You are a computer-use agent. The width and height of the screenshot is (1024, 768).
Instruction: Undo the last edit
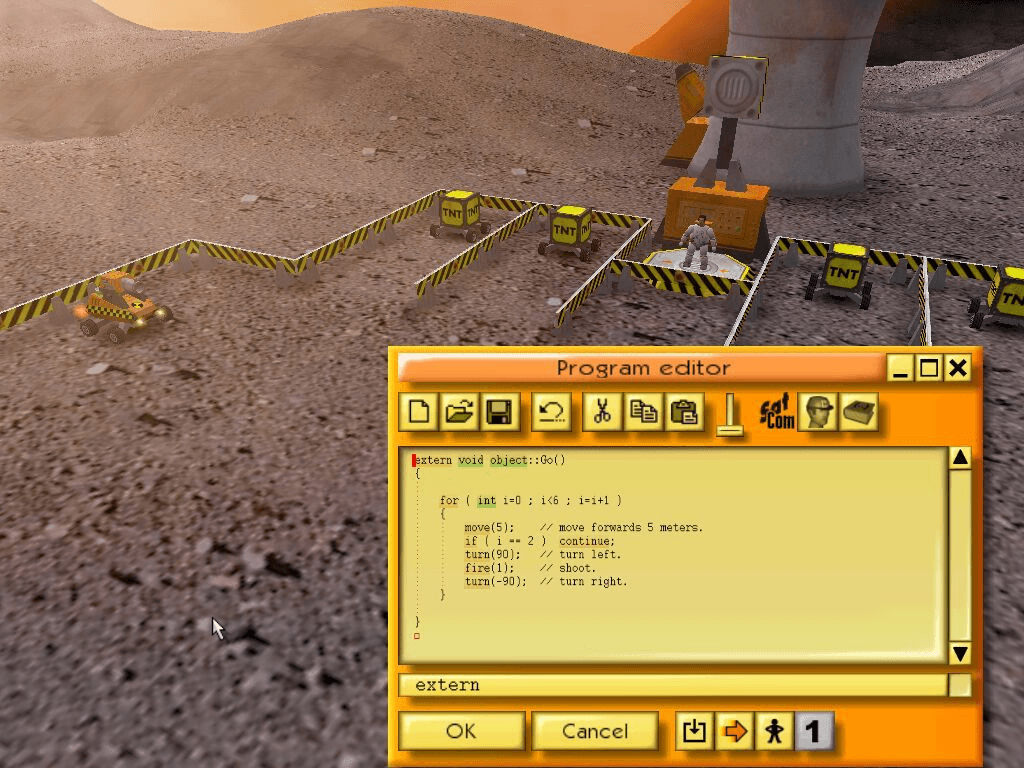[550, 411]
